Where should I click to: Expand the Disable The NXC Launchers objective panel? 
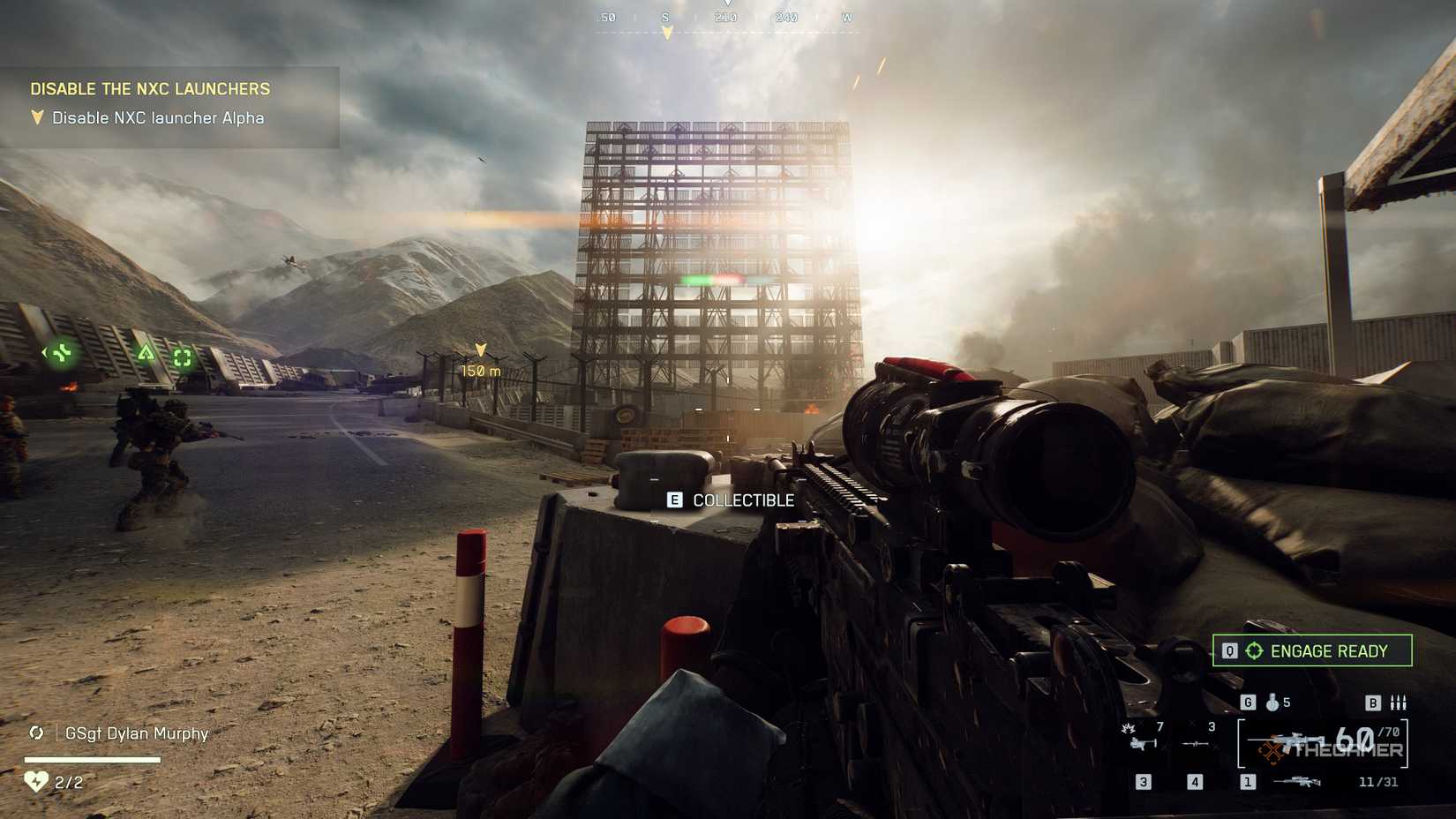click(150, 88)
